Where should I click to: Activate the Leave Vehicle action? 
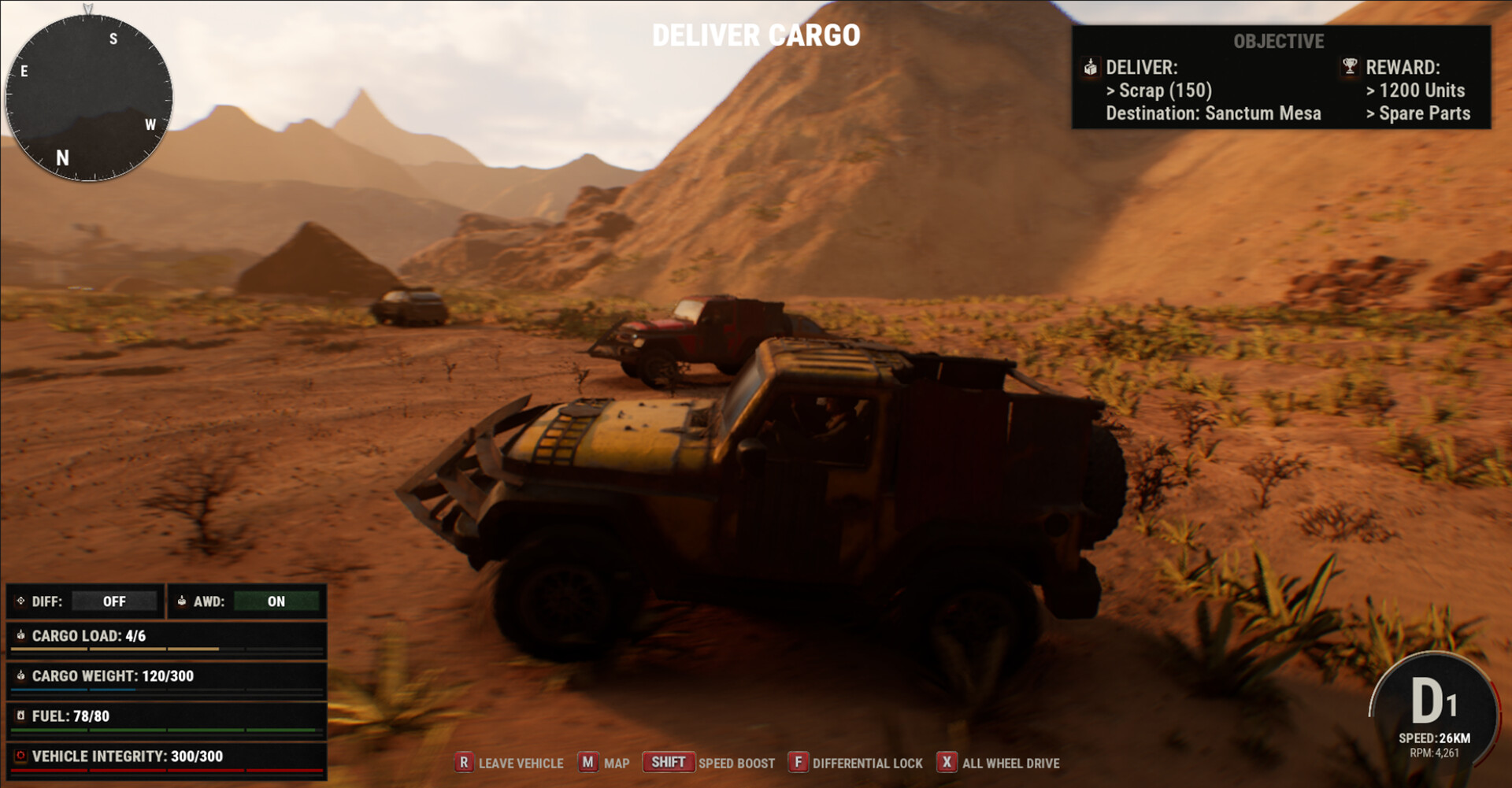tap(521, 764)
